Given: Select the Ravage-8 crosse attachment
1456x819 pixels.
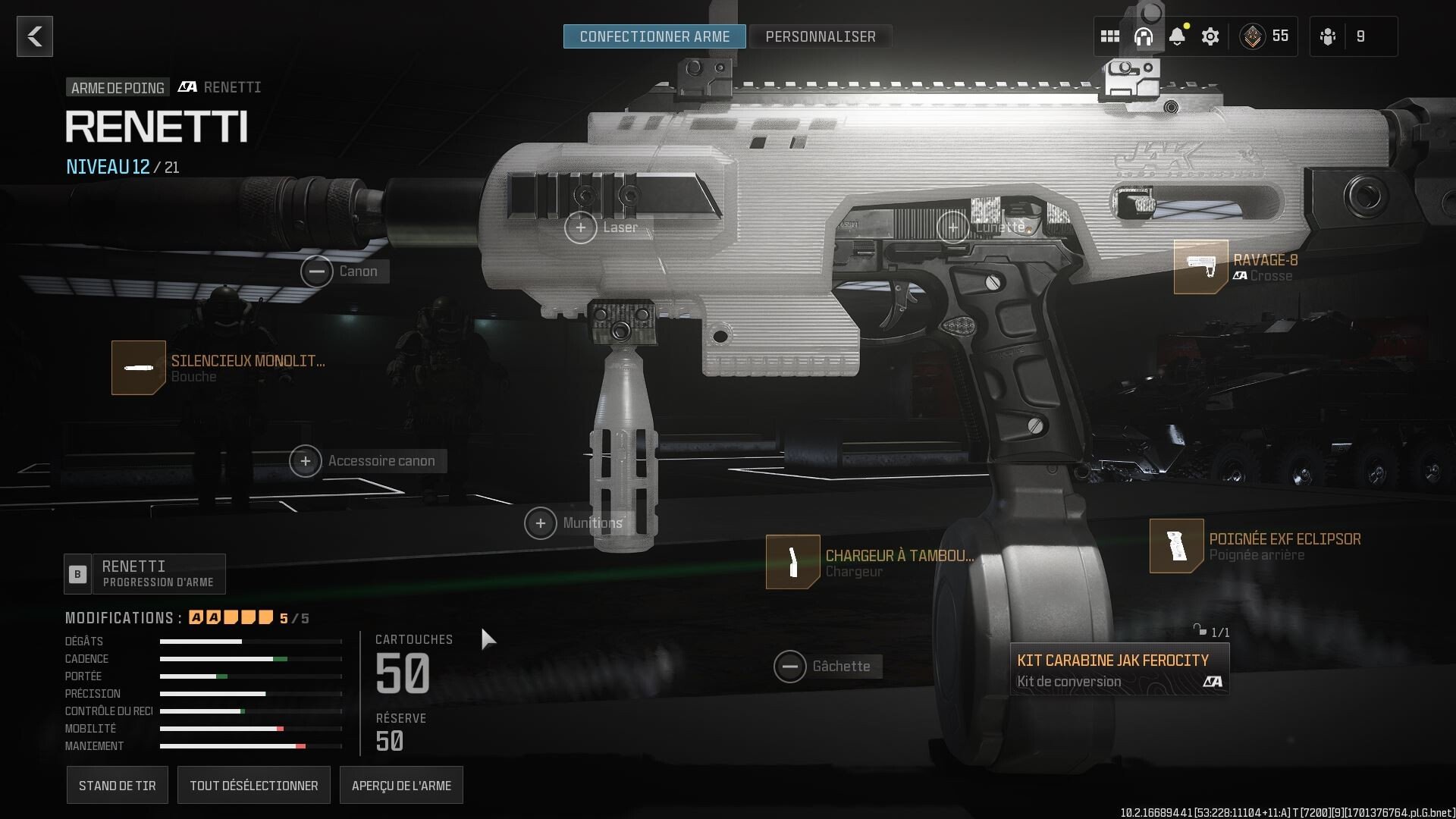Looking at the screenshot, I should (1200, 267).
